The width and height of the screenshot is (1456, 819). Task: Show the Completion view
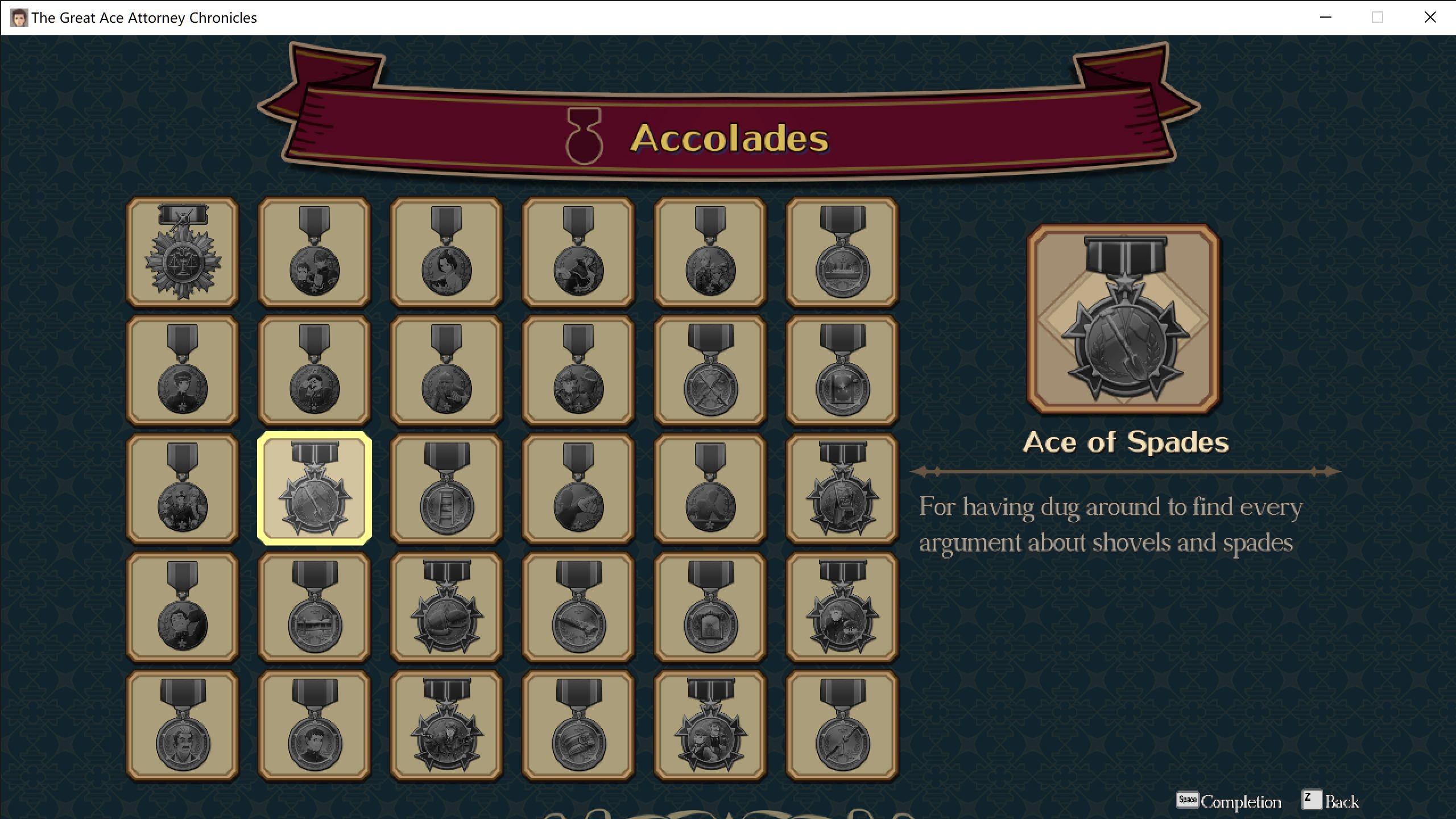click(1229, 801)
